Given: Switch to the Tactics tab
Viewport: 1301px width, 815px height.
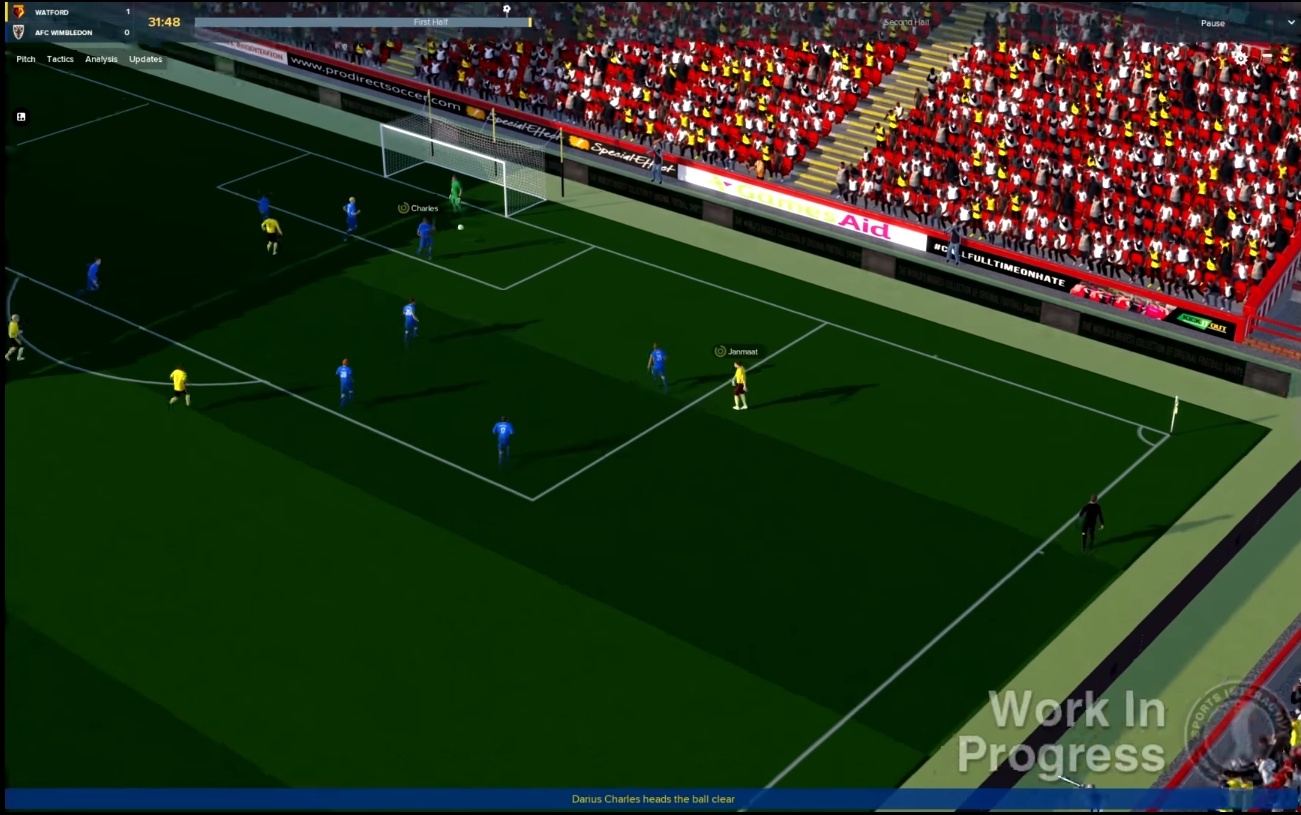Looking at the screenshot, I should click(x=59, y=59).
